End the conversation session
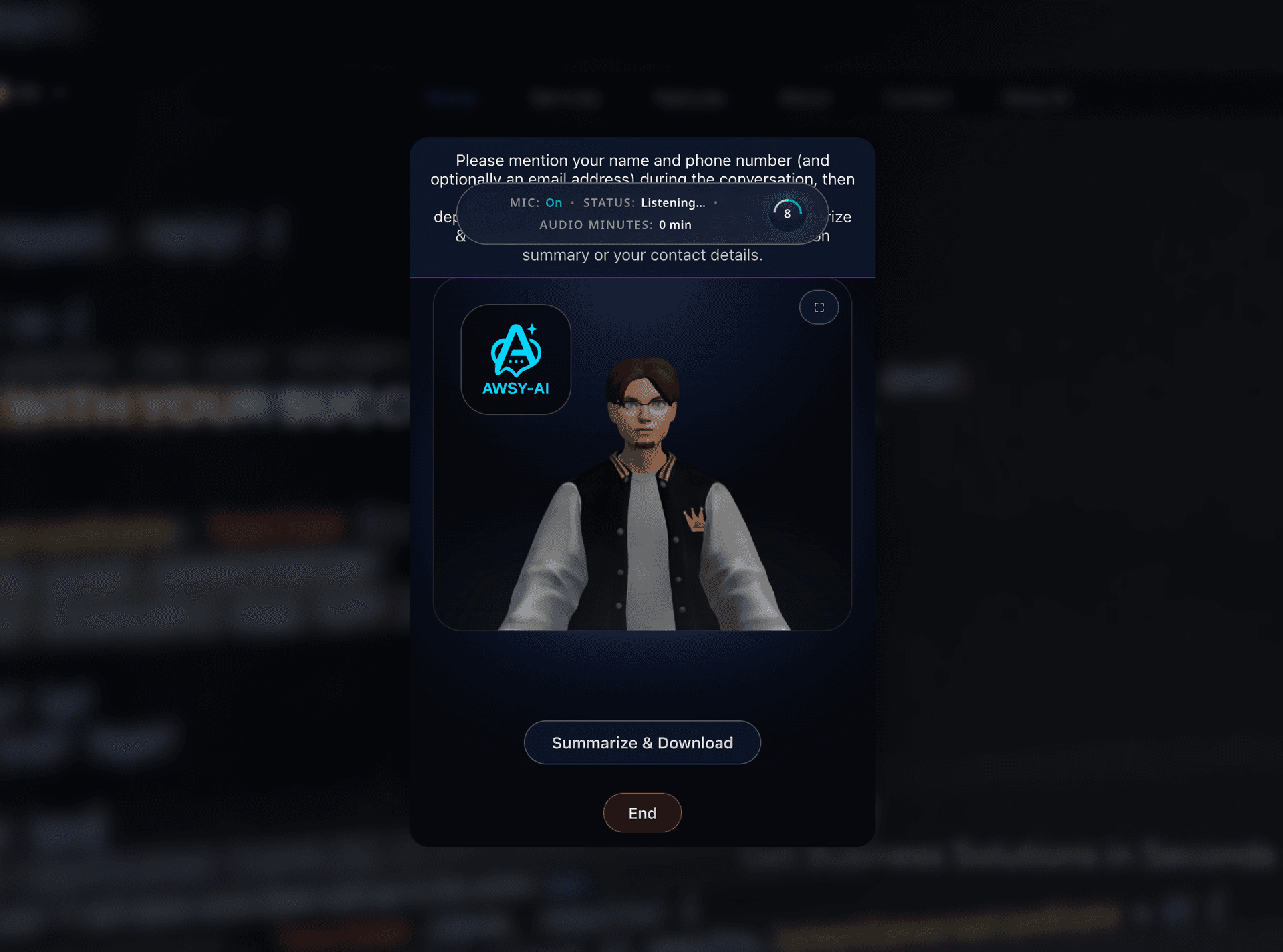 click(641, 812)
